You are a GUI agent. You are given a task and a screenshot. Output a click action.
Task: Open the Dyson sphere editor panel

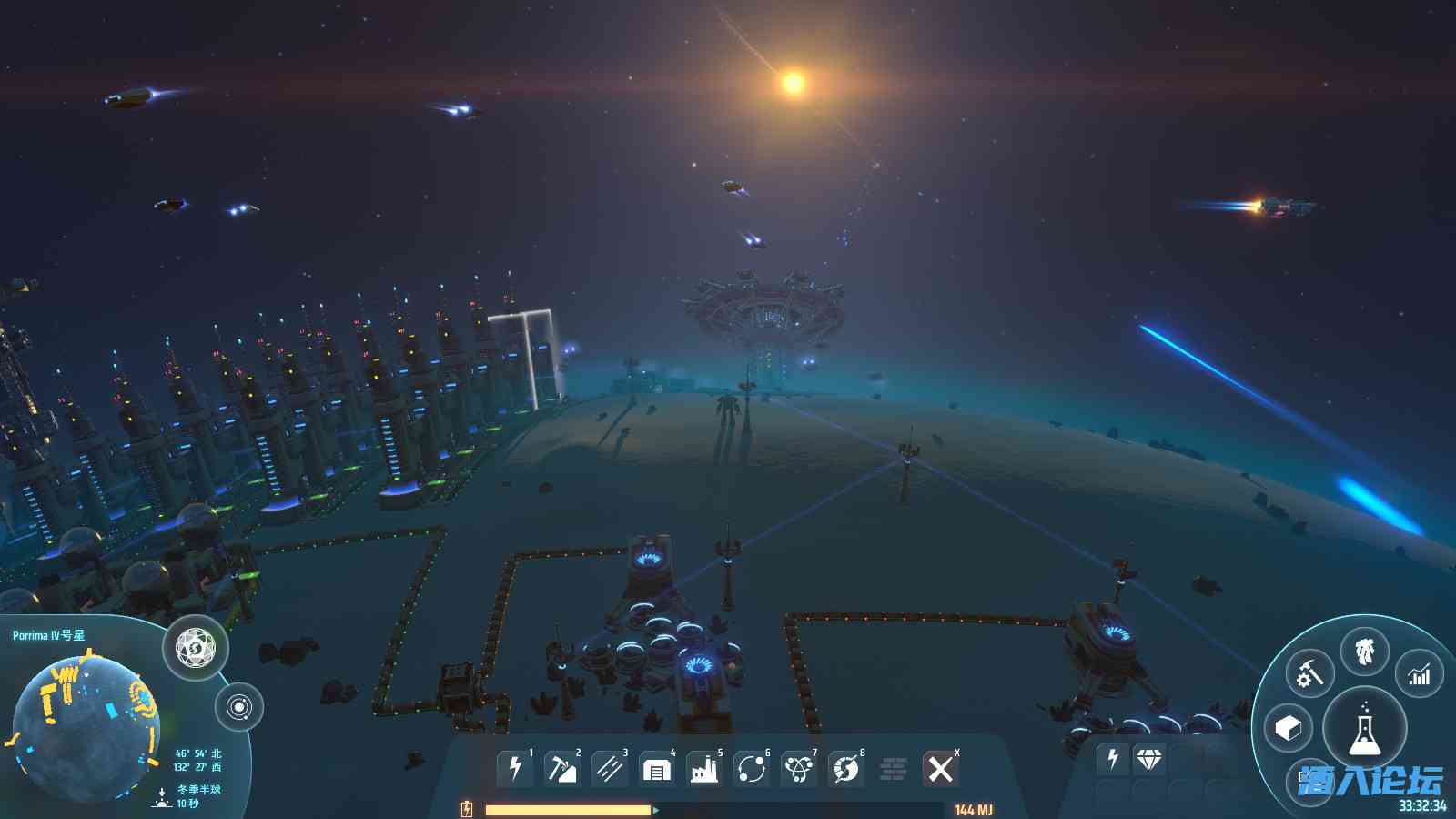pos(195,648)
